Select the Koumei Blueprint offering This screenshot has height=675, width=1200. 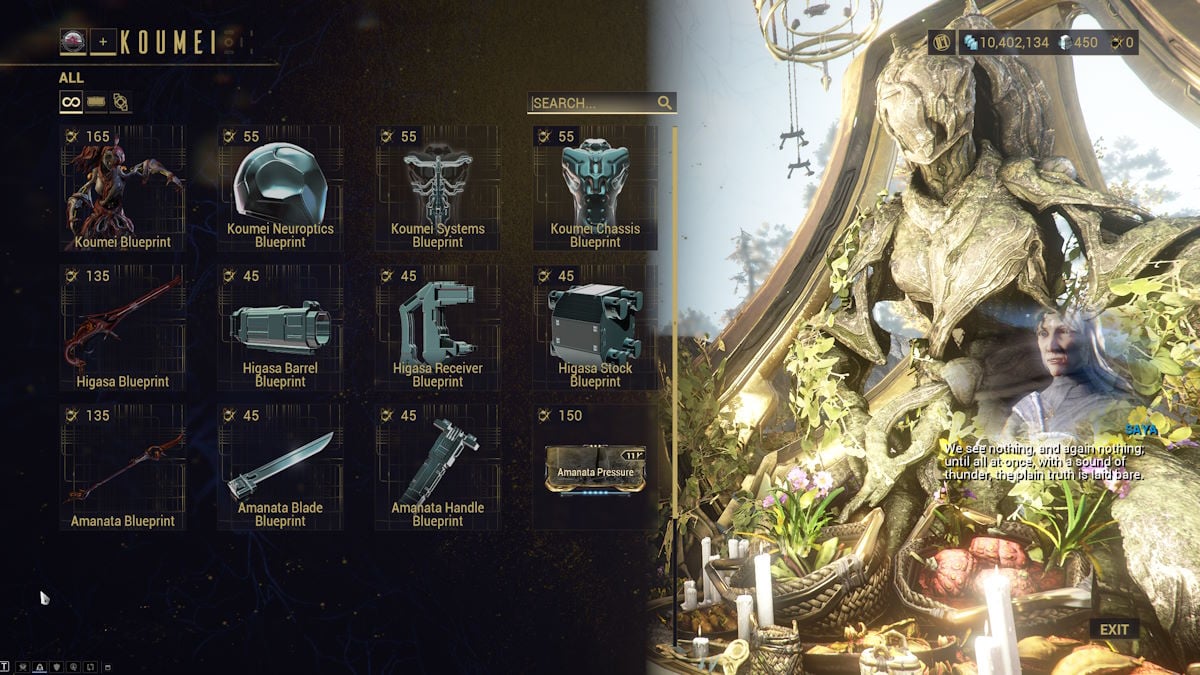[123, 188]
